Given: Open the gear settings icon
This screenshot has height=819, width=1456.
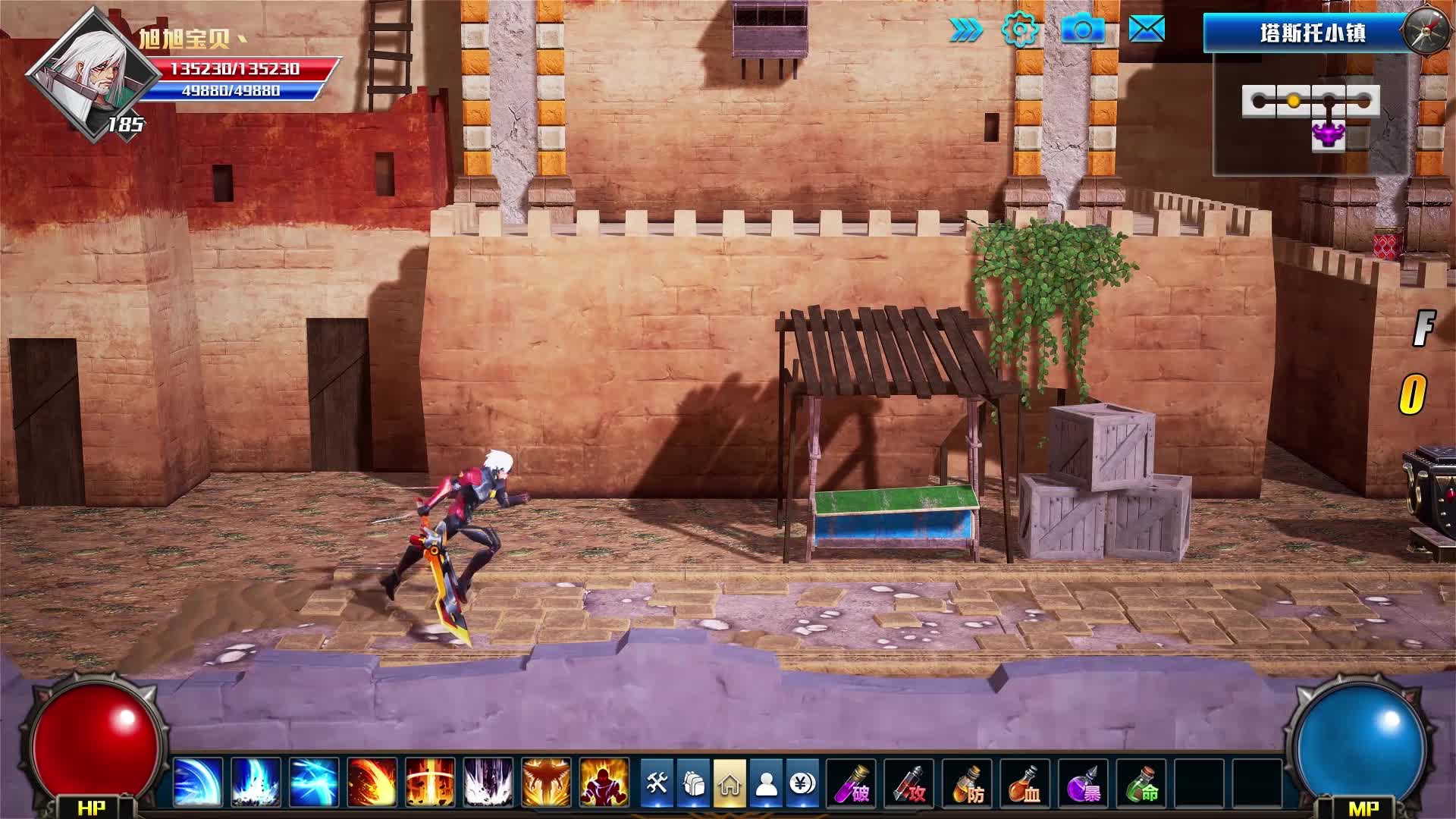Looking at the screenshot, I should point(1019,30).
